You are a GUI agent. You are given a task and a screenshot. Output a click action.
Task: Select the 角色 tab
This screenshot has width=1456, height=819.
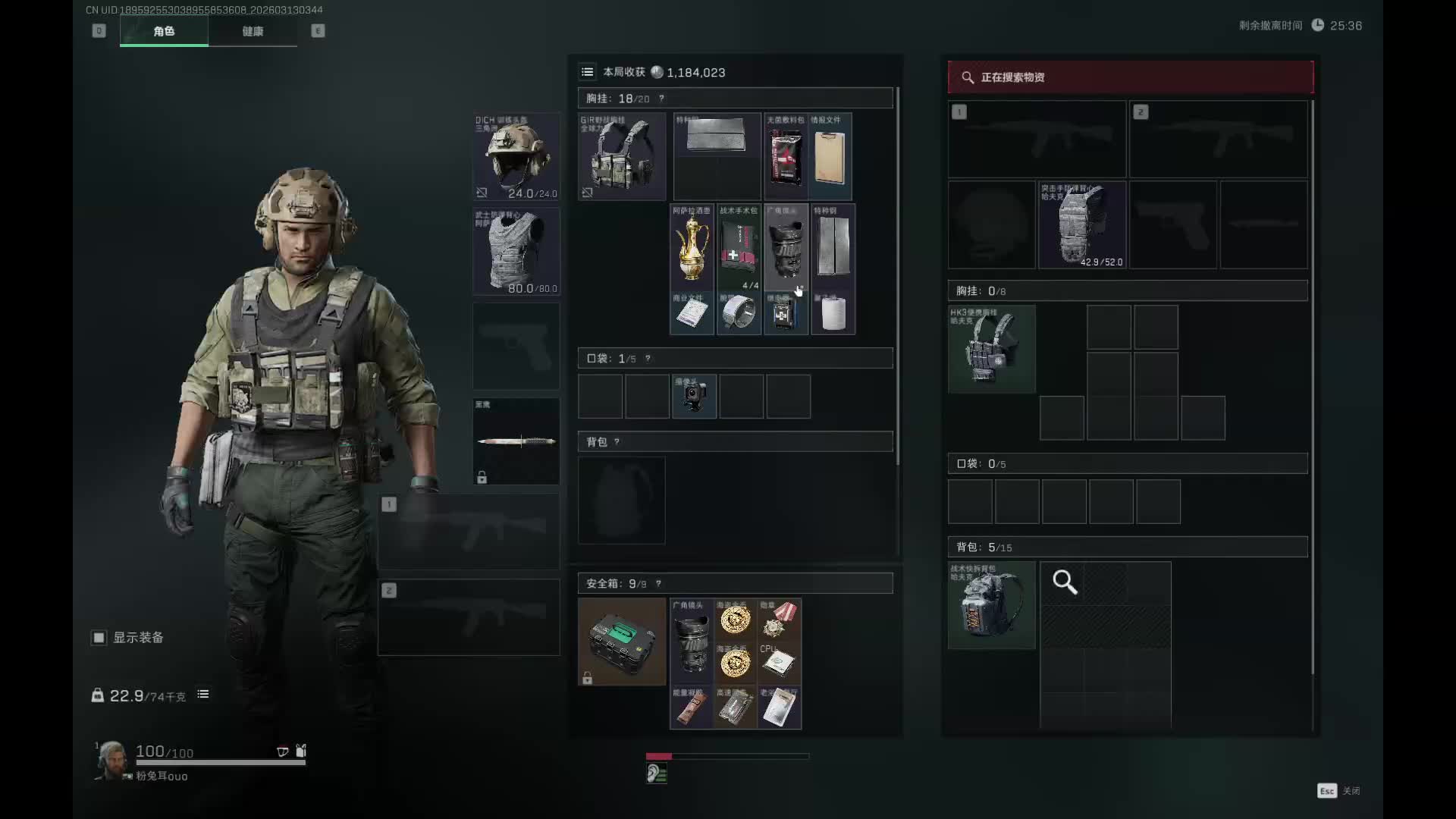tap(164, 31)
